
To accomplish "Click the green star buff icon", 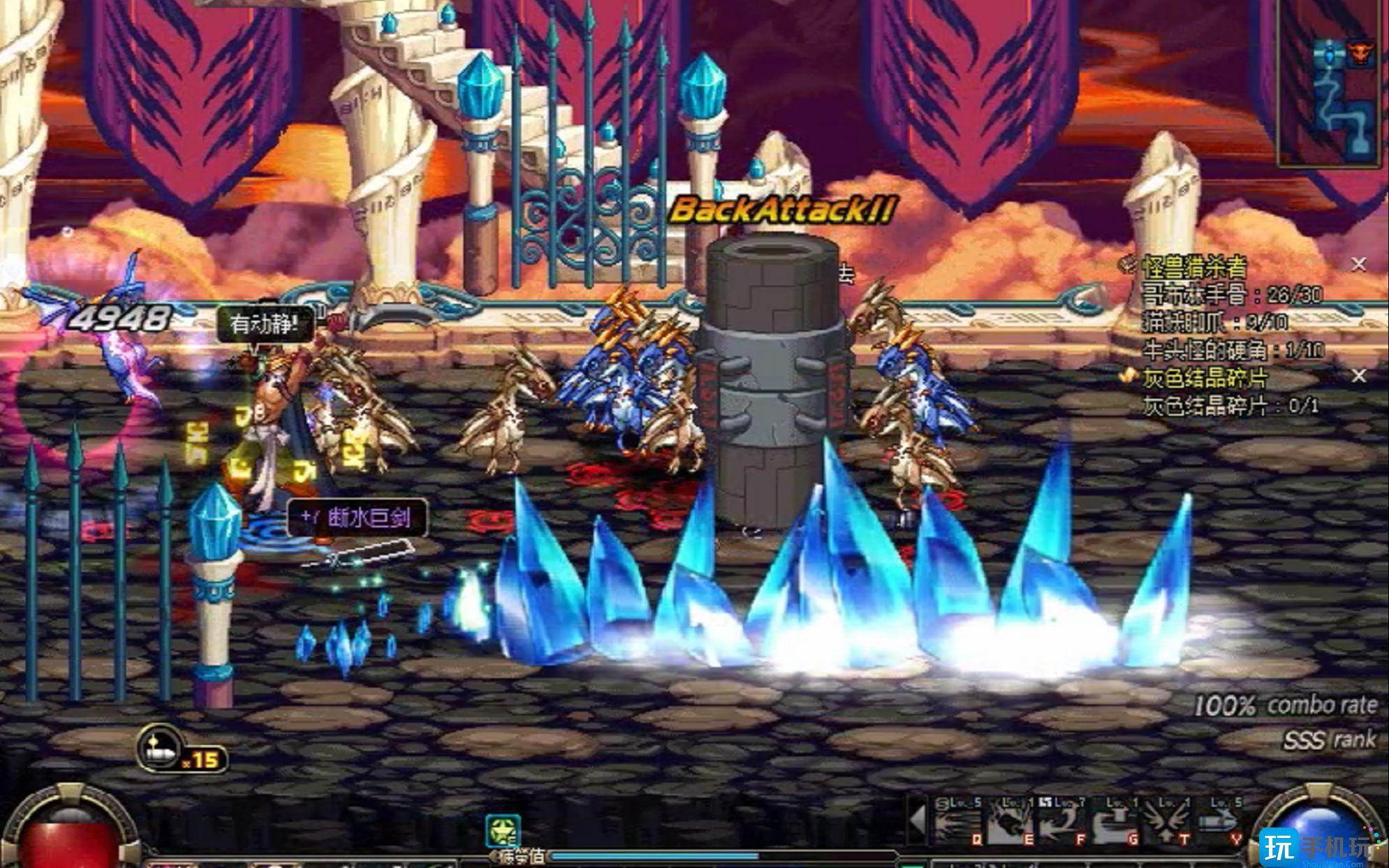I will [x=503, y=831].
